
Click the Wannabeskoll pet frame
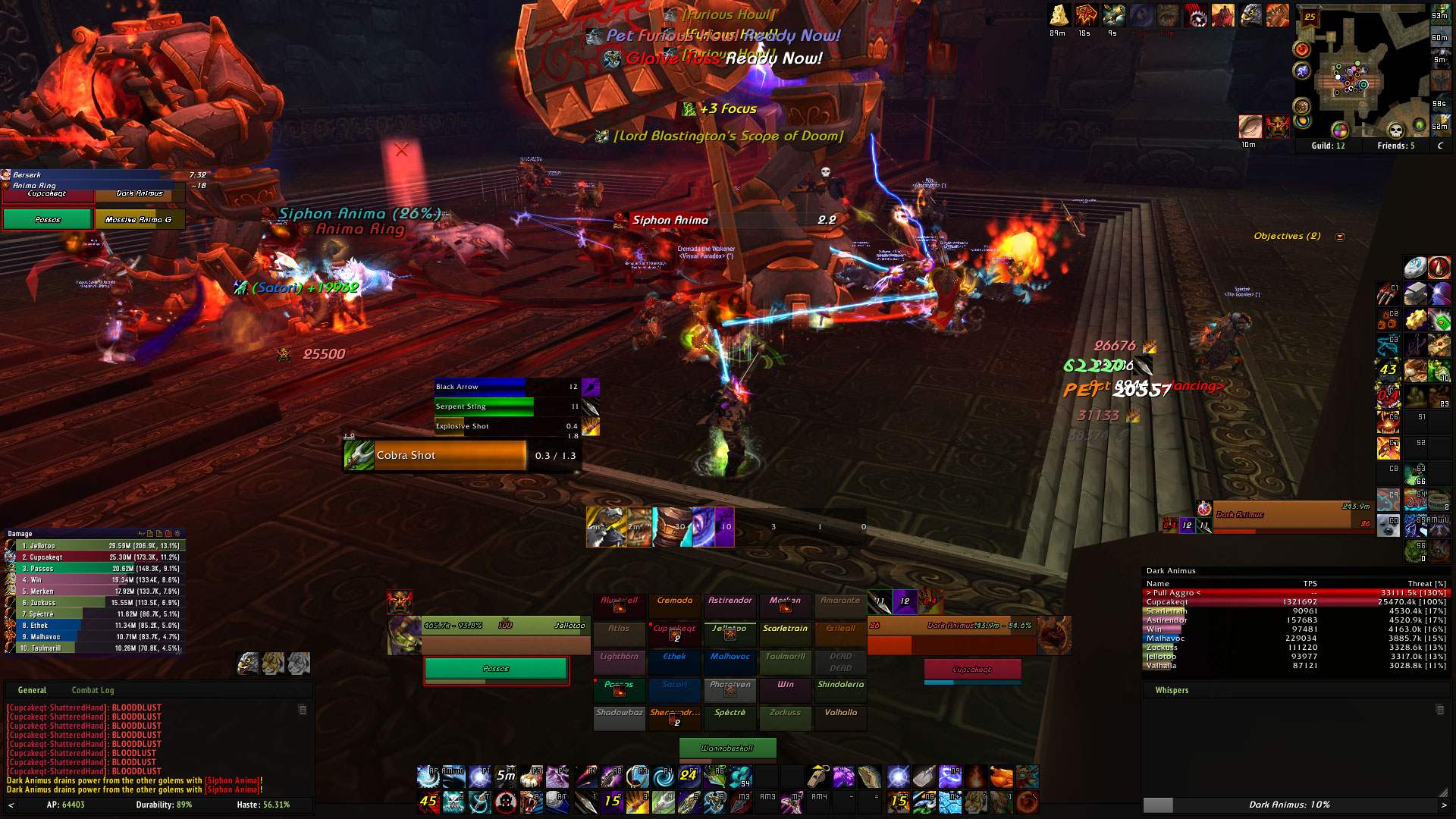point(727,748)
